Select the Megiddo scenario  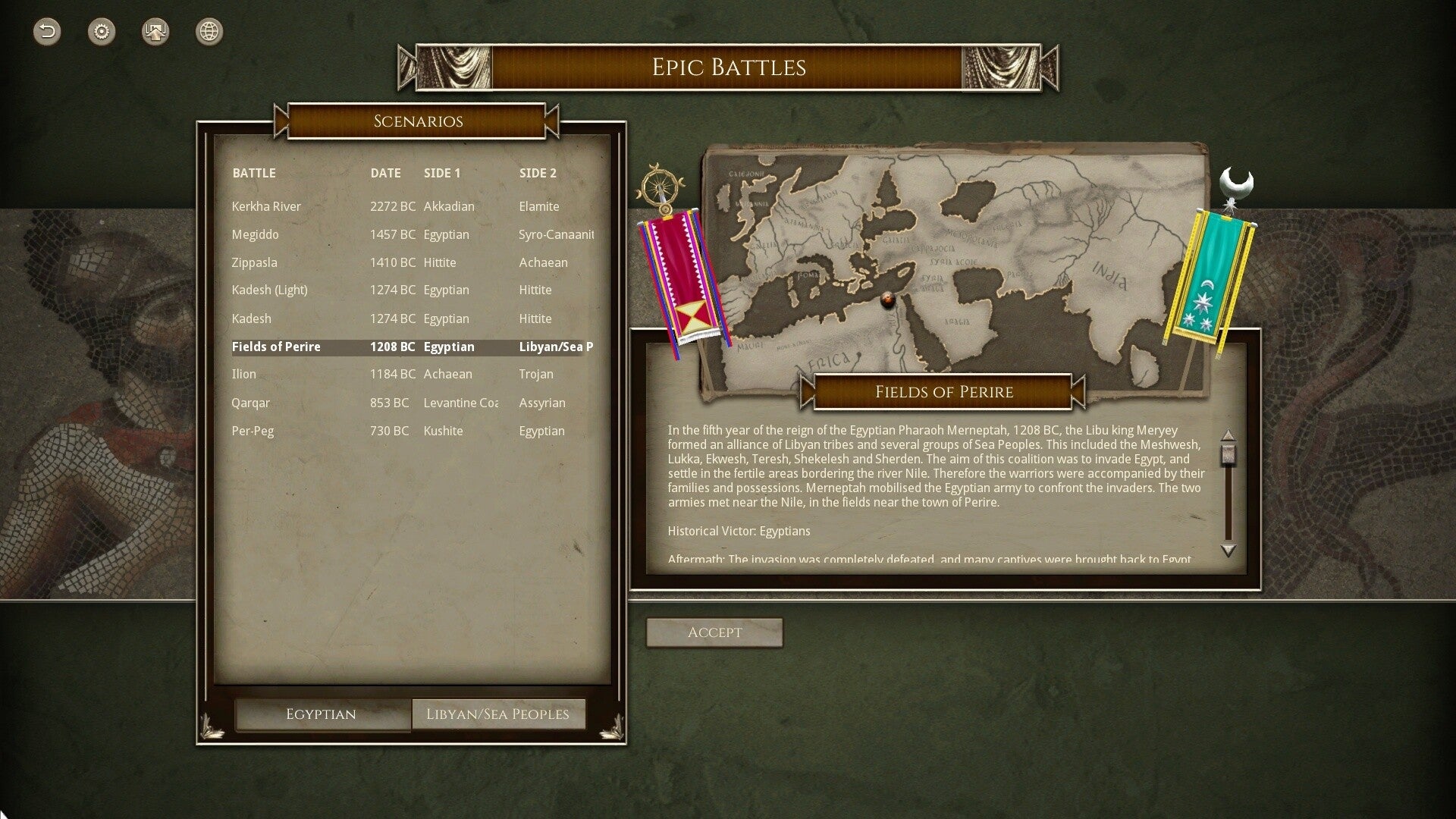255,234
